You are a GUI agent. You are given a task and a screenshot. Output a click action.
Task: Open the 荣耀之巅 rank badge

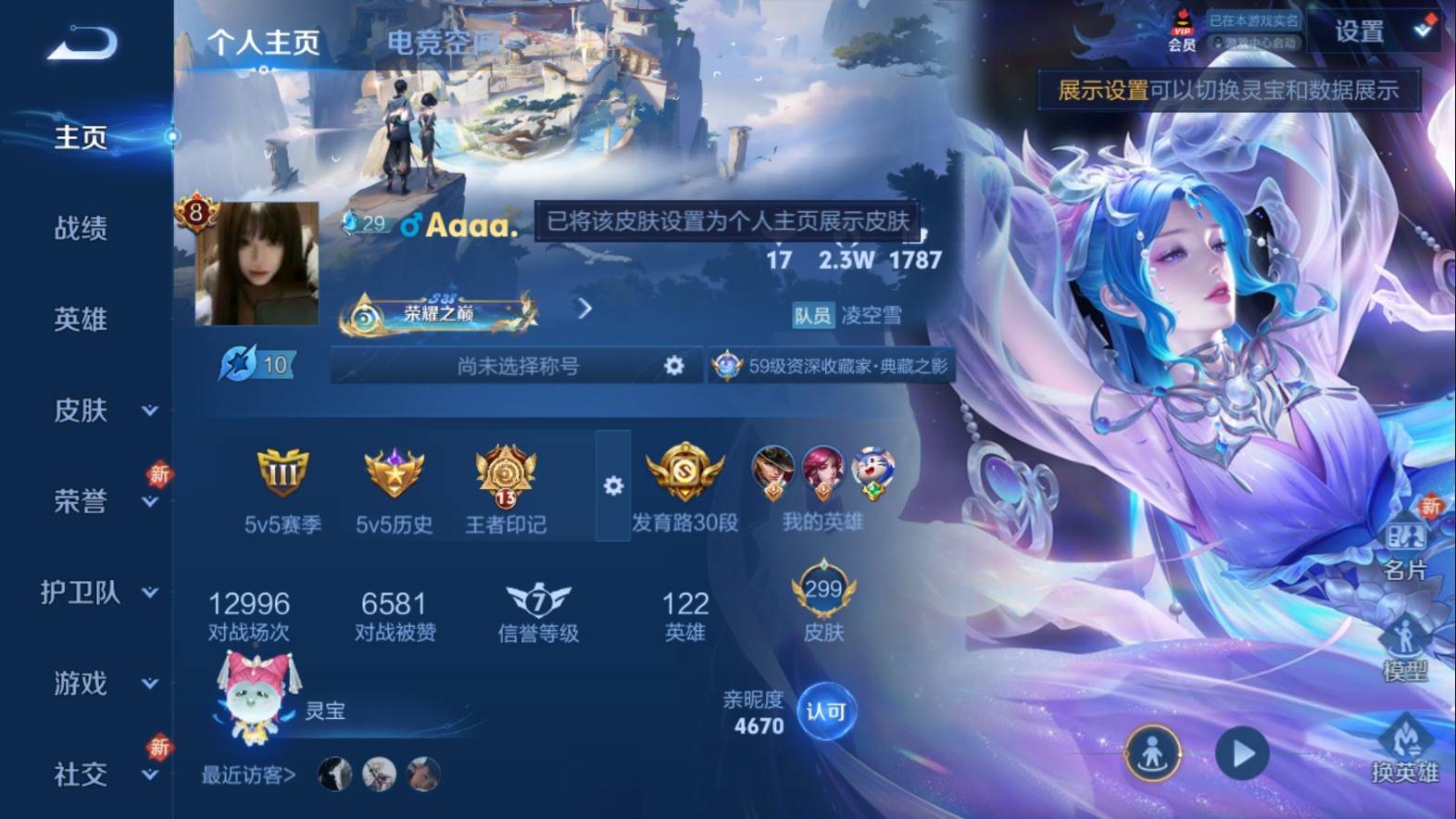click(x=437, y=313)
